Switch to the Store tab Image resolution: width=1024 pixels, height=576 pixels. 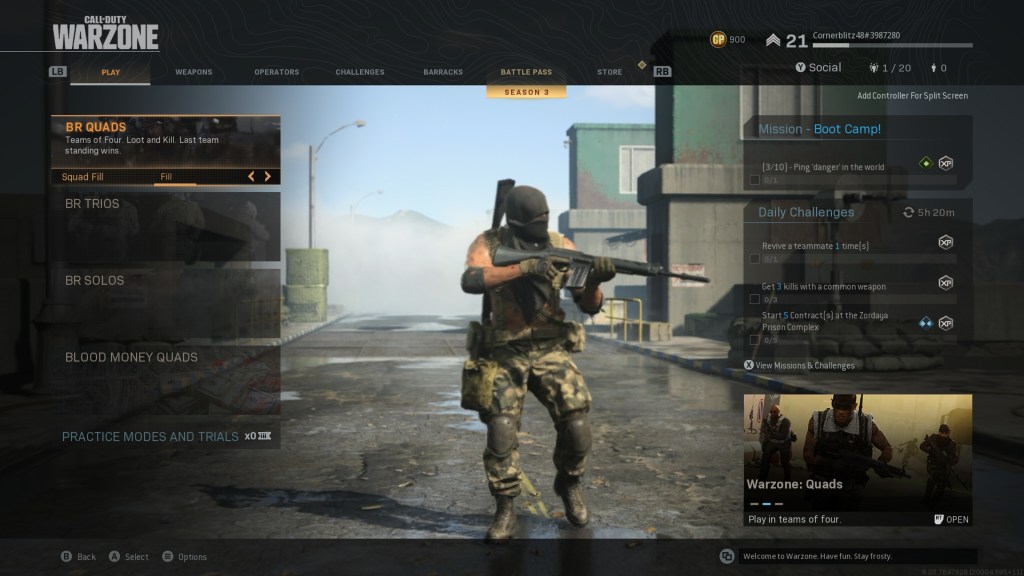tap(609, 72)
